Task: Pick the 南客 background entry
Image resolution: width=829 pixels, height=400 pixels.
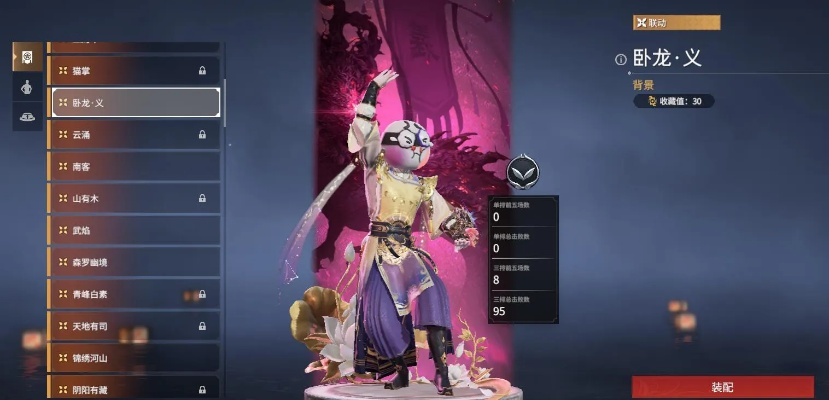Action: coord(134,166)
